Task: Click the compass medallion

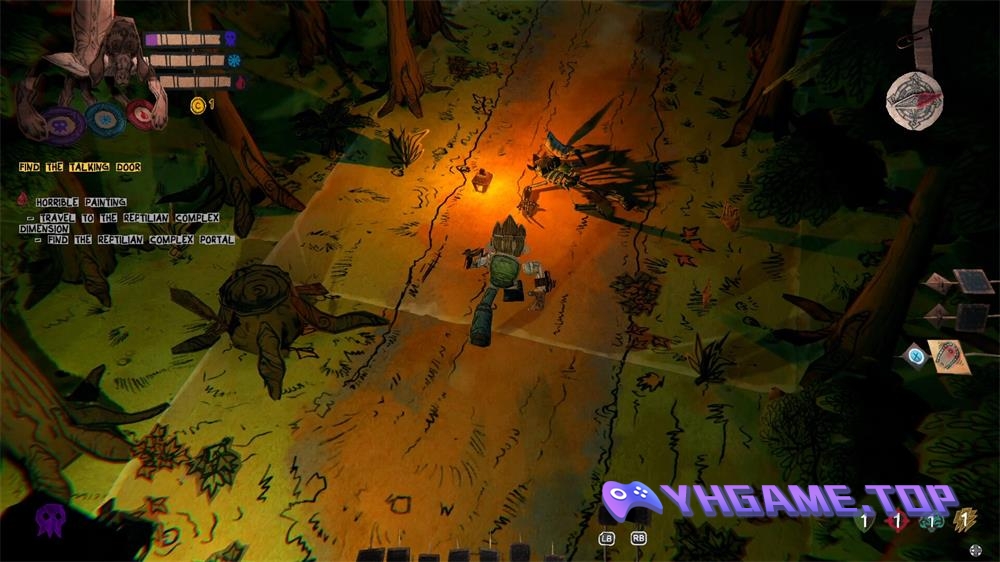Action: pos(913,101)
